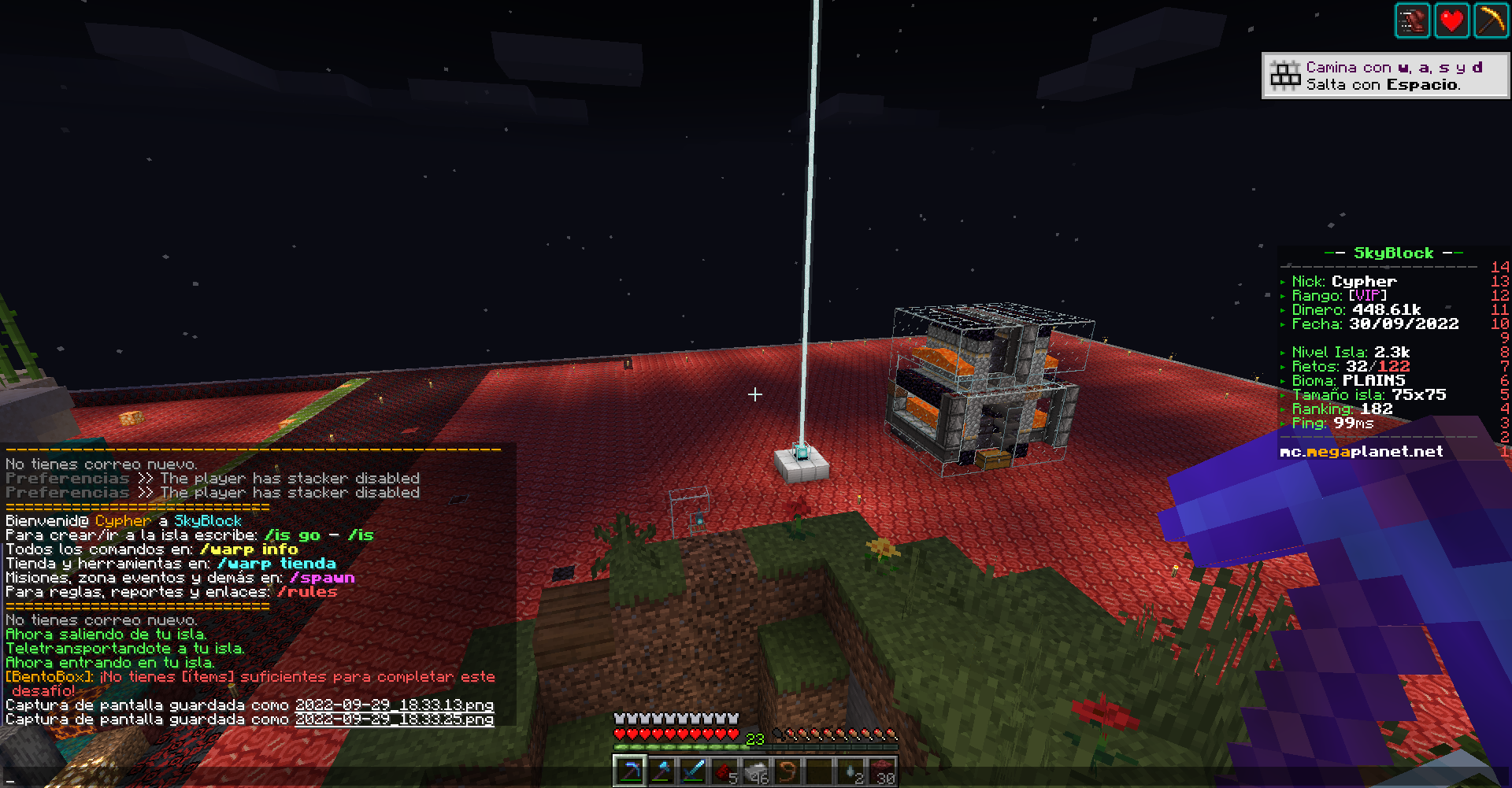Choose the red item stack of 5
1512x788 pixels.
pos(724,771)
